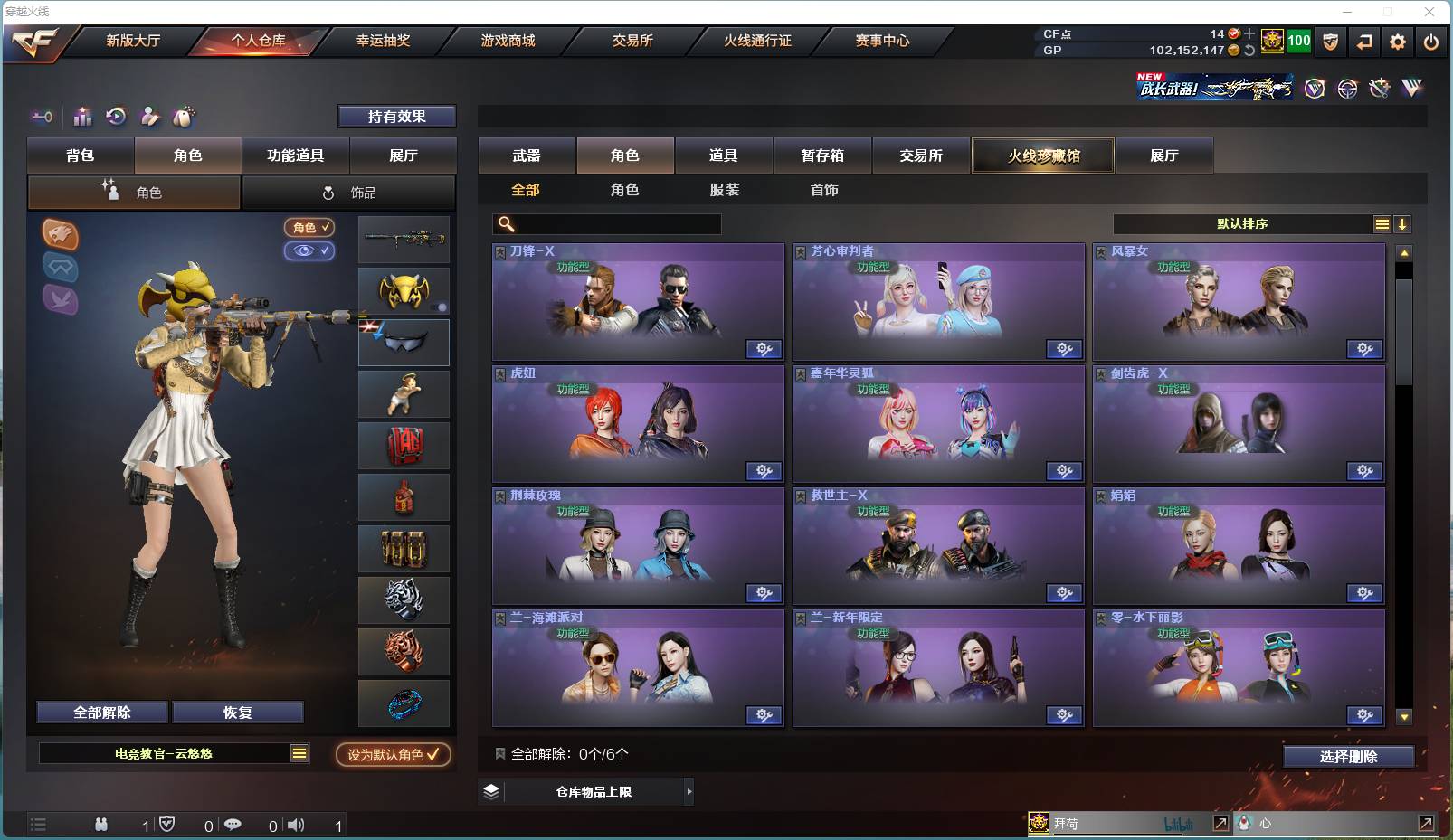Screen dimensions: 1453x840
Task: Open the 幸运抽奖 menu at the top
Action: [x=384, y=41]
